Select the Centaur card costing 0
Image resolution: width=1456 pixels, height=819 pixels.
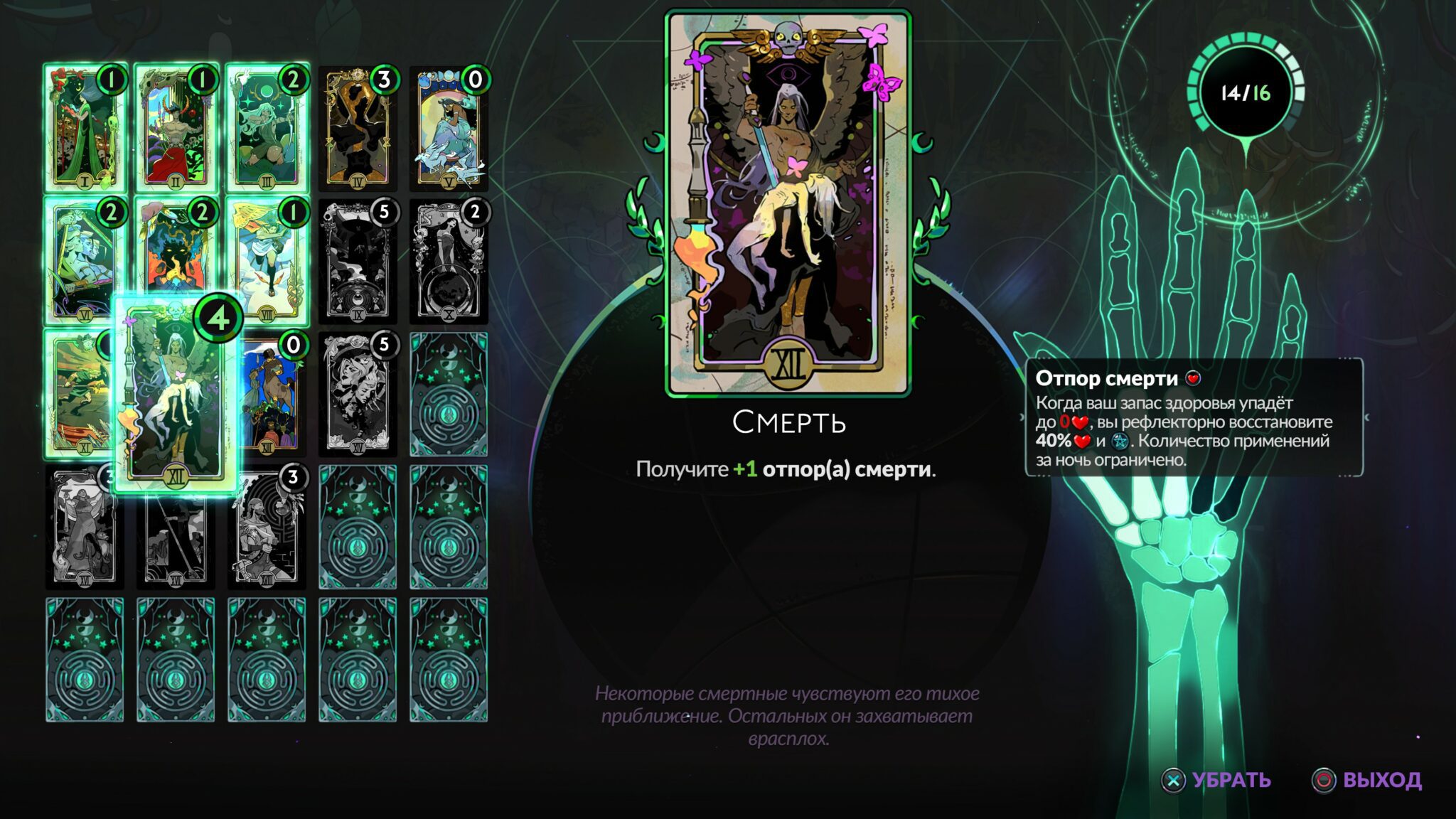pos(272,395)
